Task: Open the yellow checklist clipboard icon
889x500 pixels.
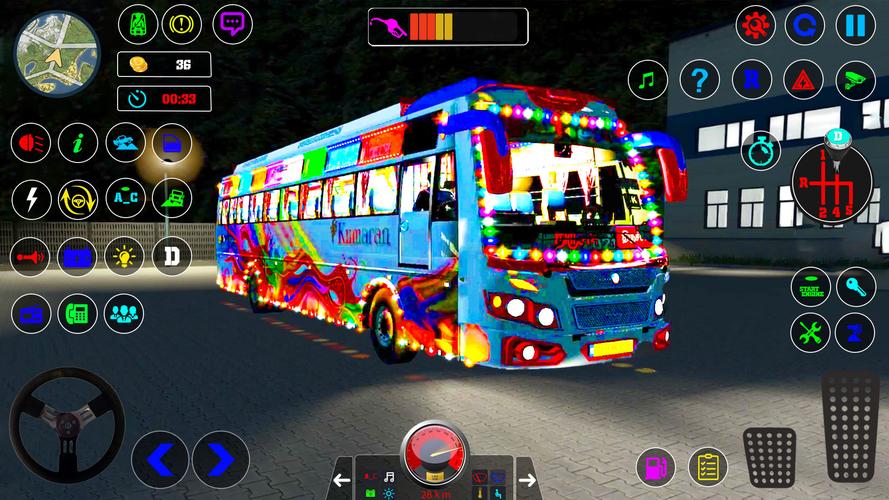Action: [708, 466]
